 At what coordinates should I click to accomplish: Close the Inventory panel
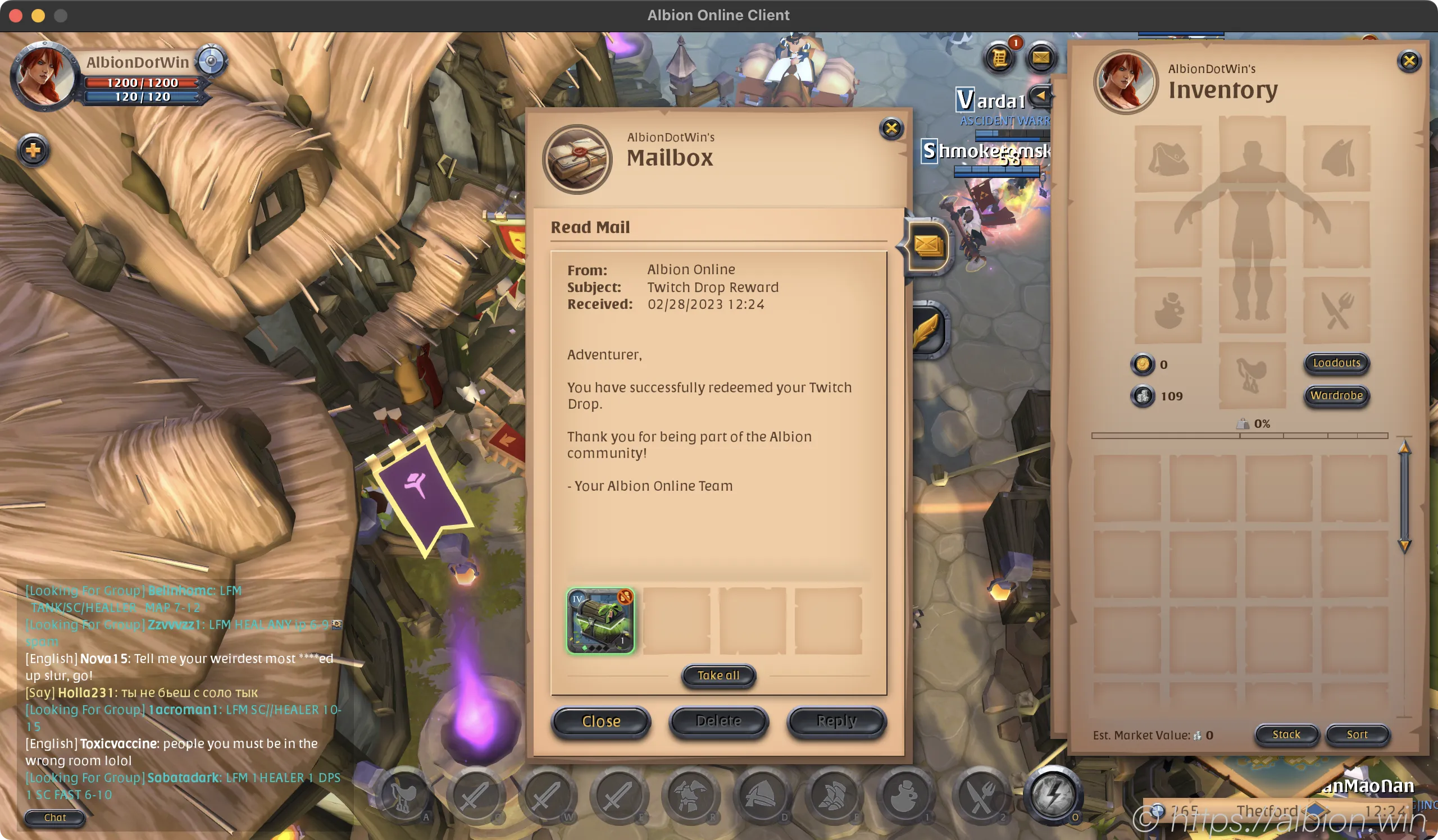(x=1409, y=61)
